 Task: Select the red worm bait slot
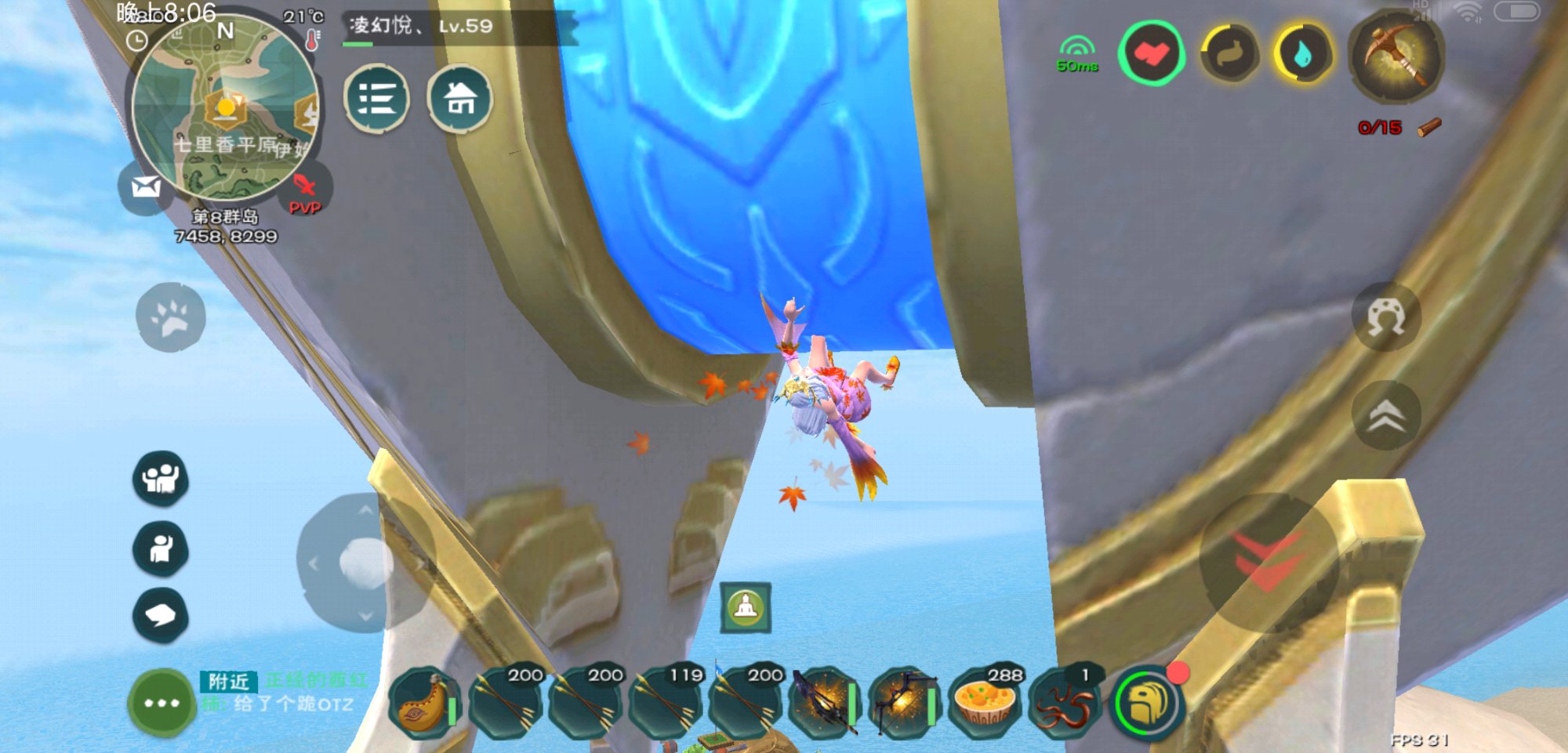pos(1065,703)
